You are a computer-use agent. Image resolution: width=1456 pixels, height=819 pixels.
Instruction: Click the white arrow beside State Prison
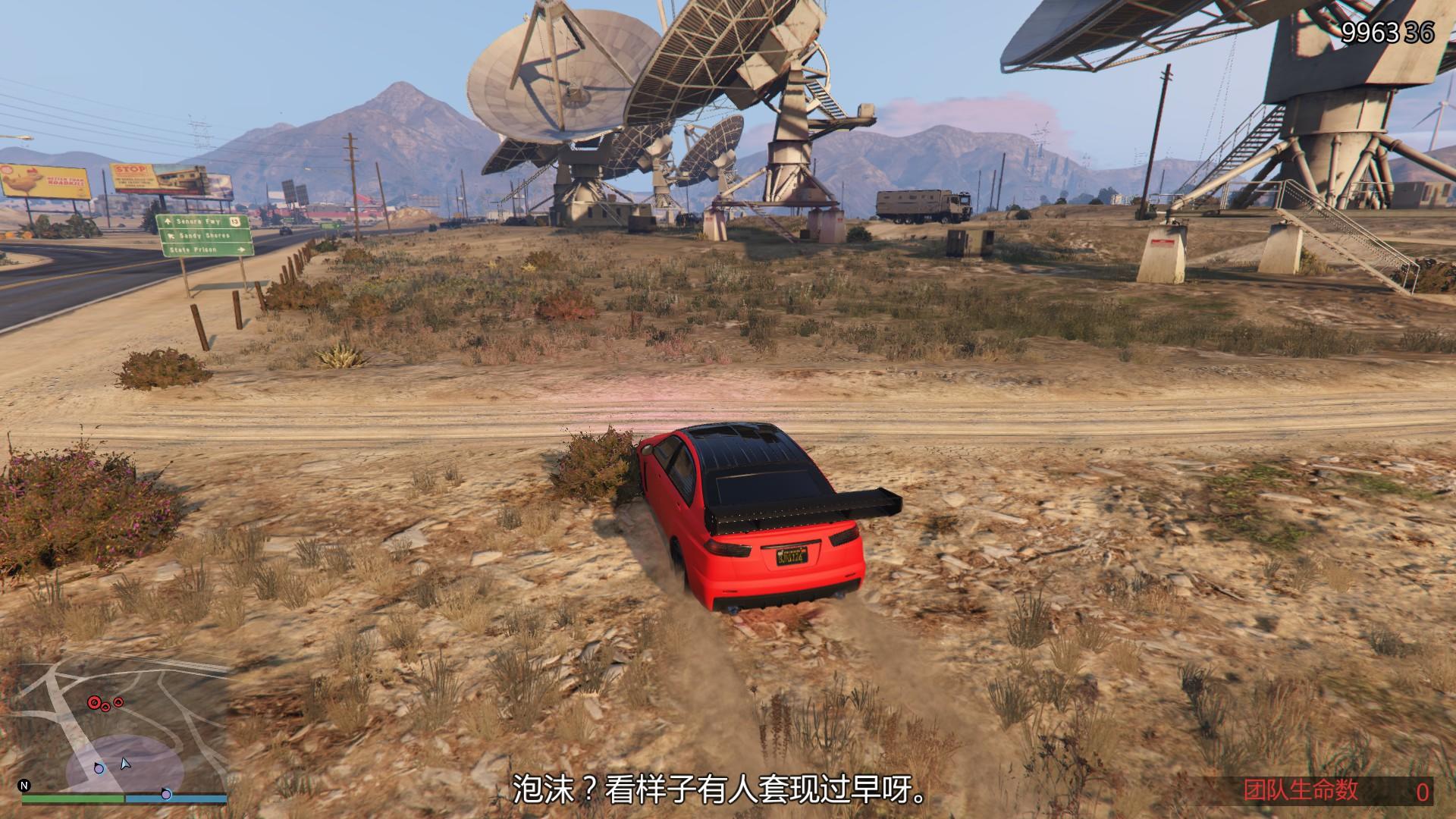click(x=241, y=250)
